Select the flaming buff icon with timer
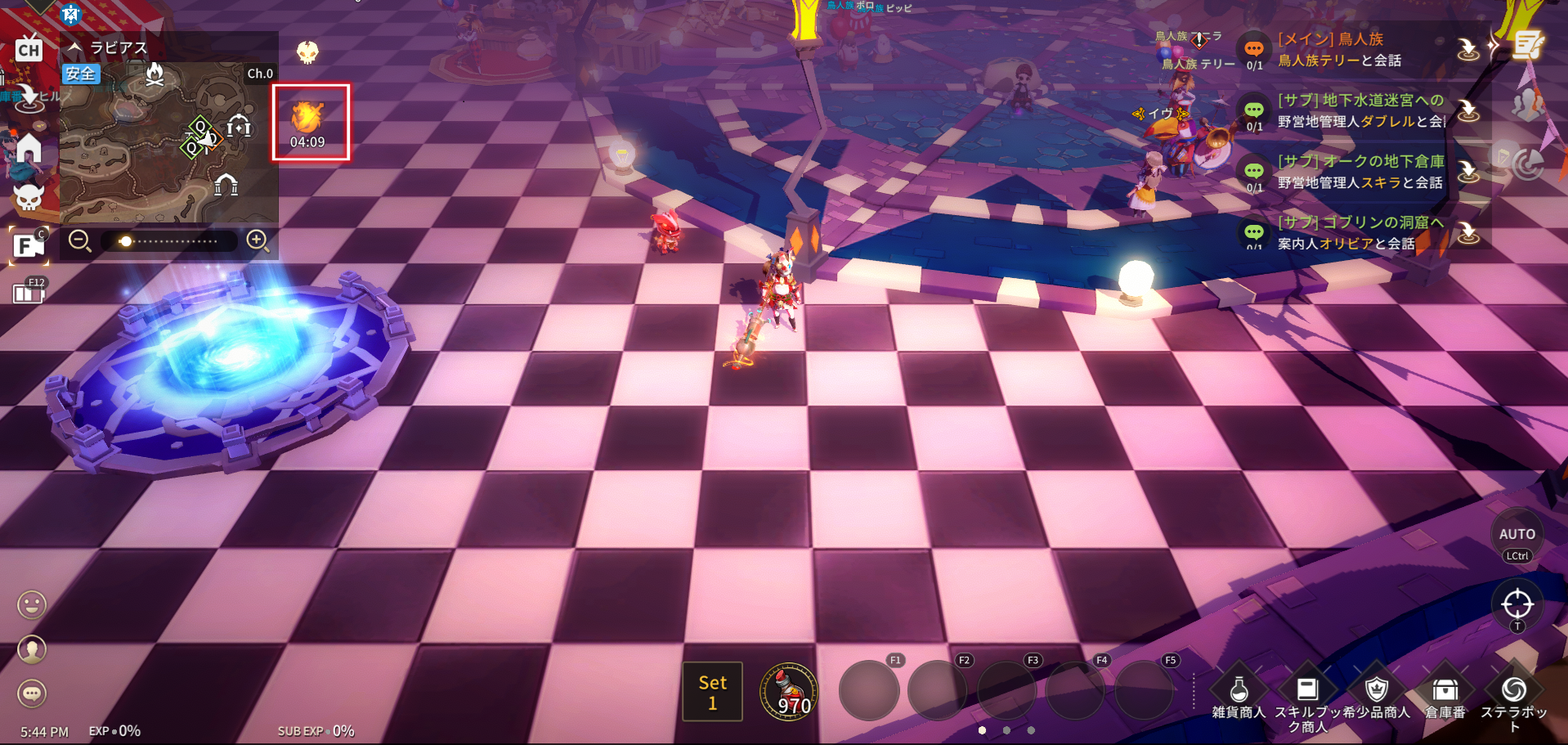Viewport: 1568px width, 745px height. [x=308, y=120]
